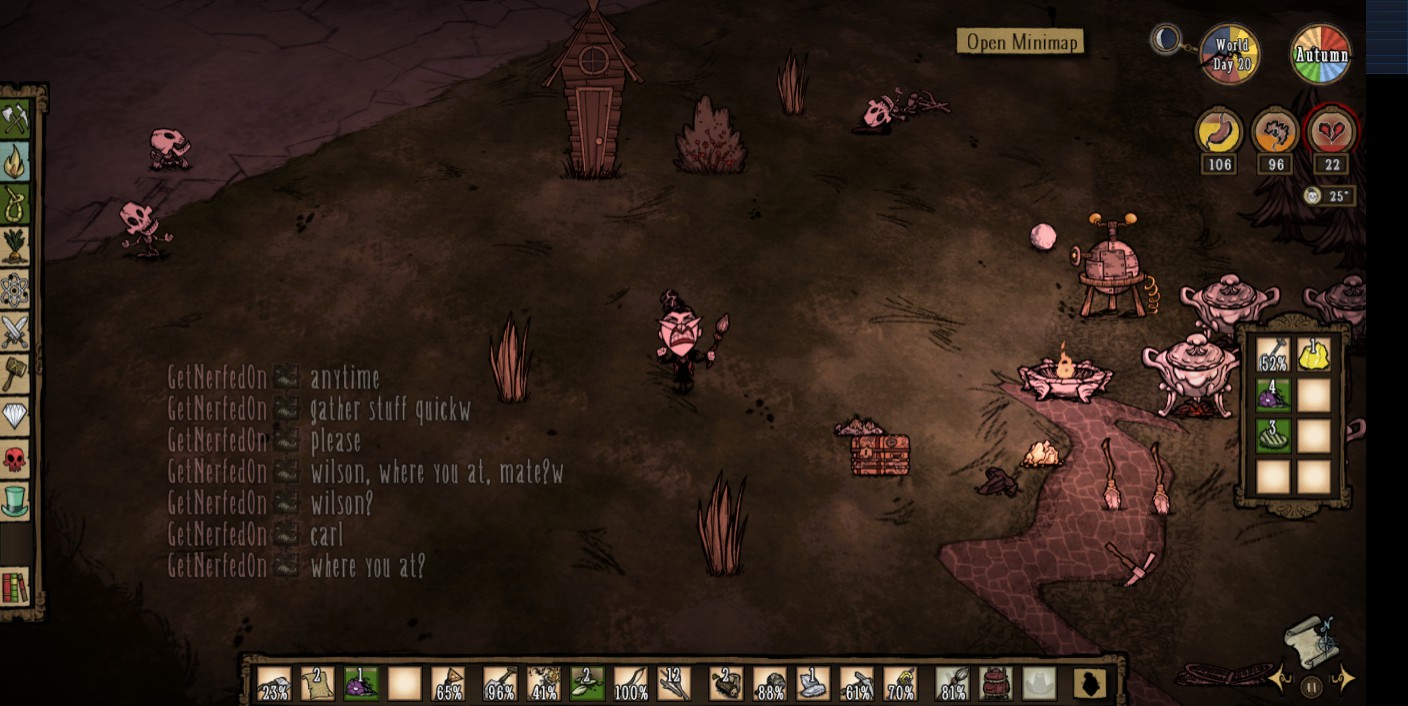This screenshot has width=1408, height=706.
Task: Select the gold nugget in the backpack
Action: [1314, 355]
